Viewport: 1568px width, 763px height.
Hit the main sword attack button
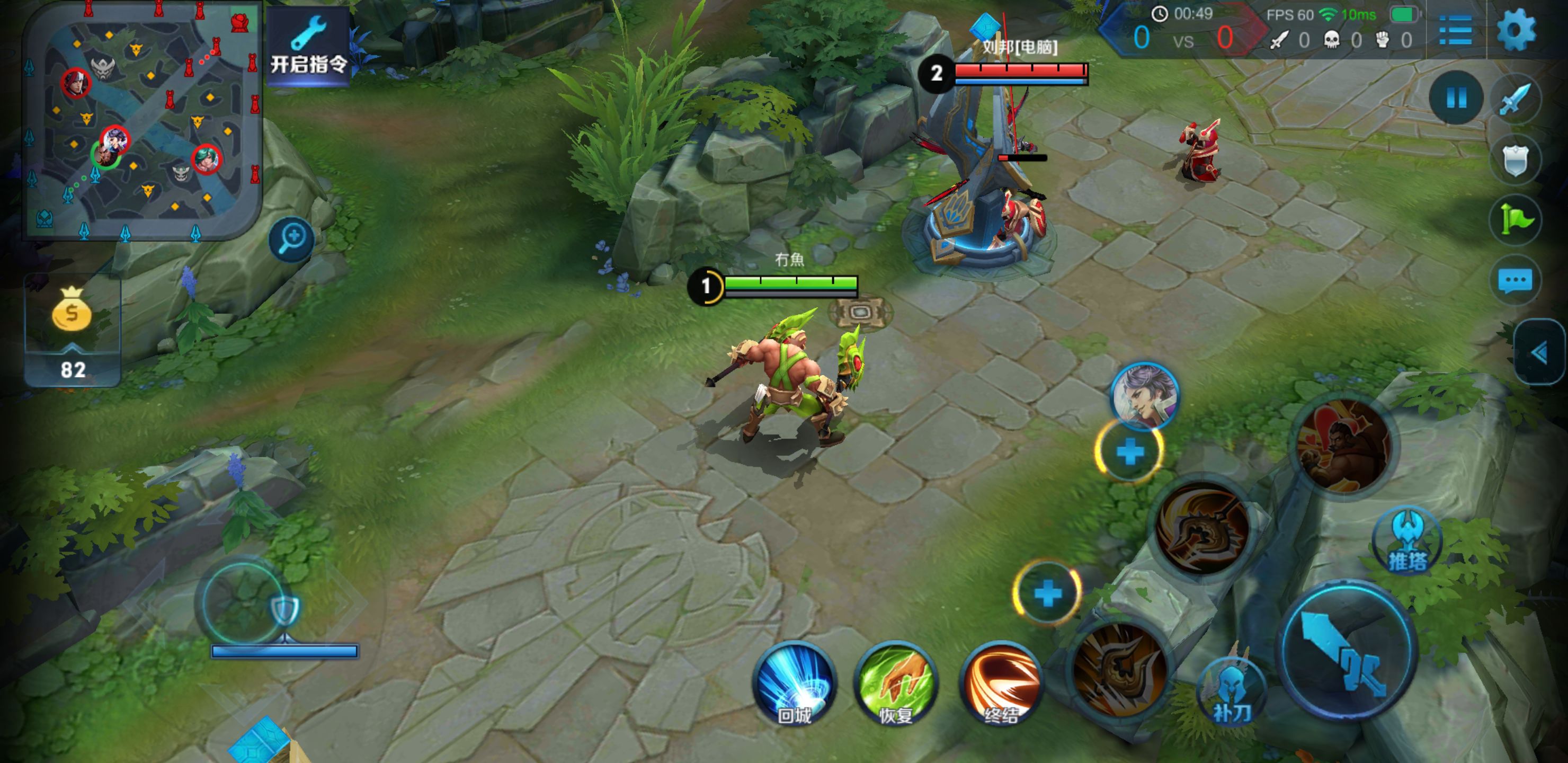click(x=1348, y=650)
